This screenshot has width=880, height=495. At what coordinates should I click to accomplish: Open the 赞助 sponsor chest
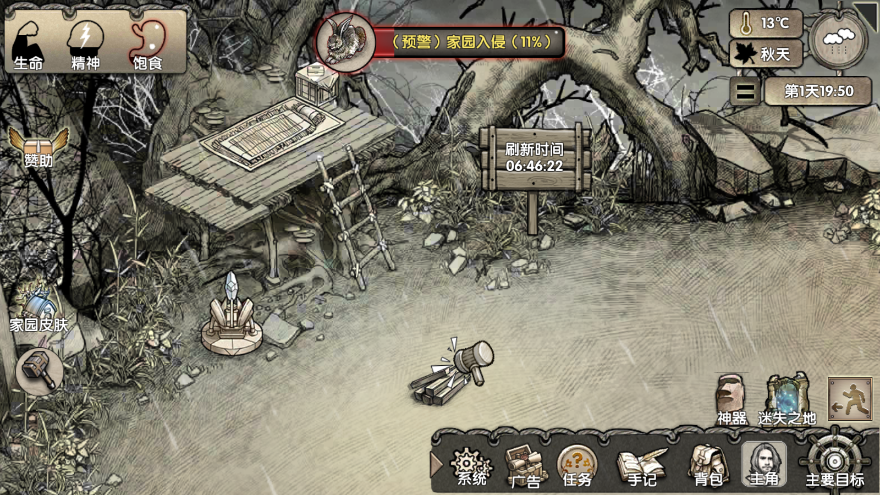tap(39, 146)
